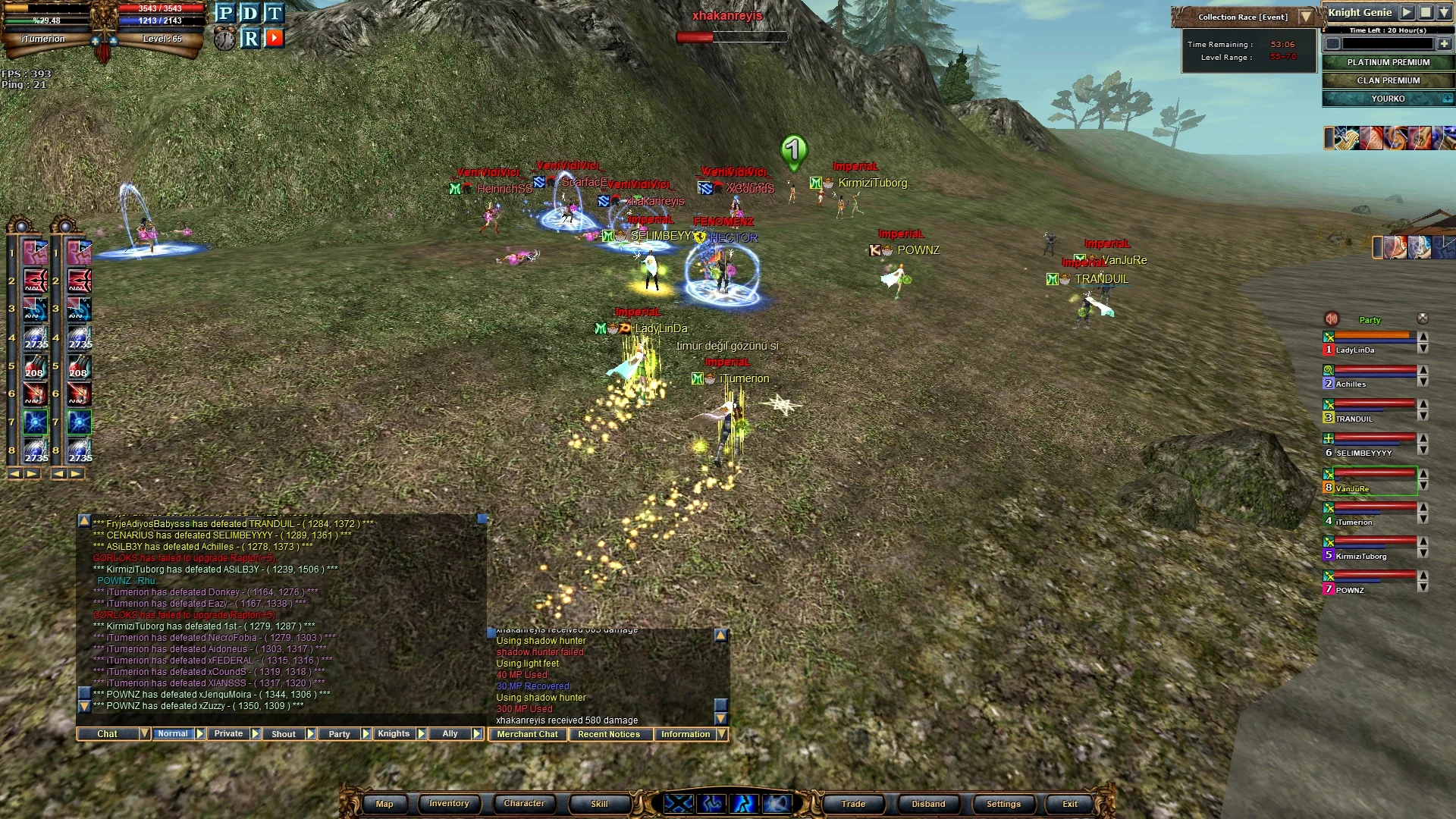Disband the current party
The image size is (1456, 819).
(928, 804)
